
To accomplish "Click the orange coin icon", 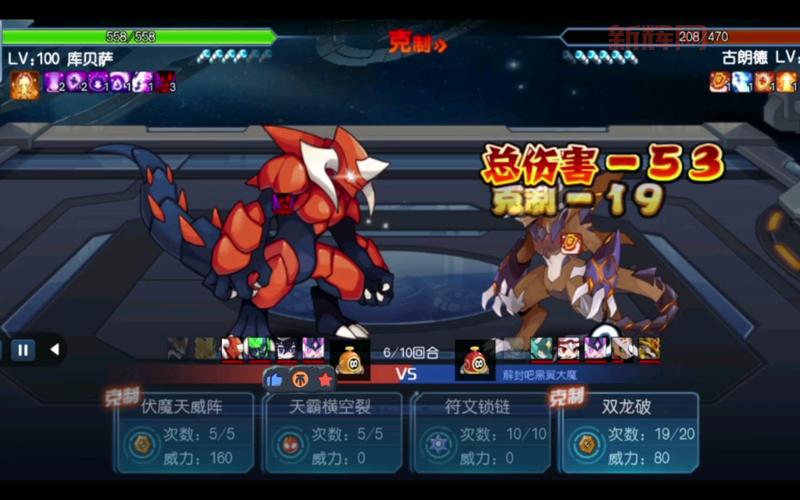I will (300, 379).
